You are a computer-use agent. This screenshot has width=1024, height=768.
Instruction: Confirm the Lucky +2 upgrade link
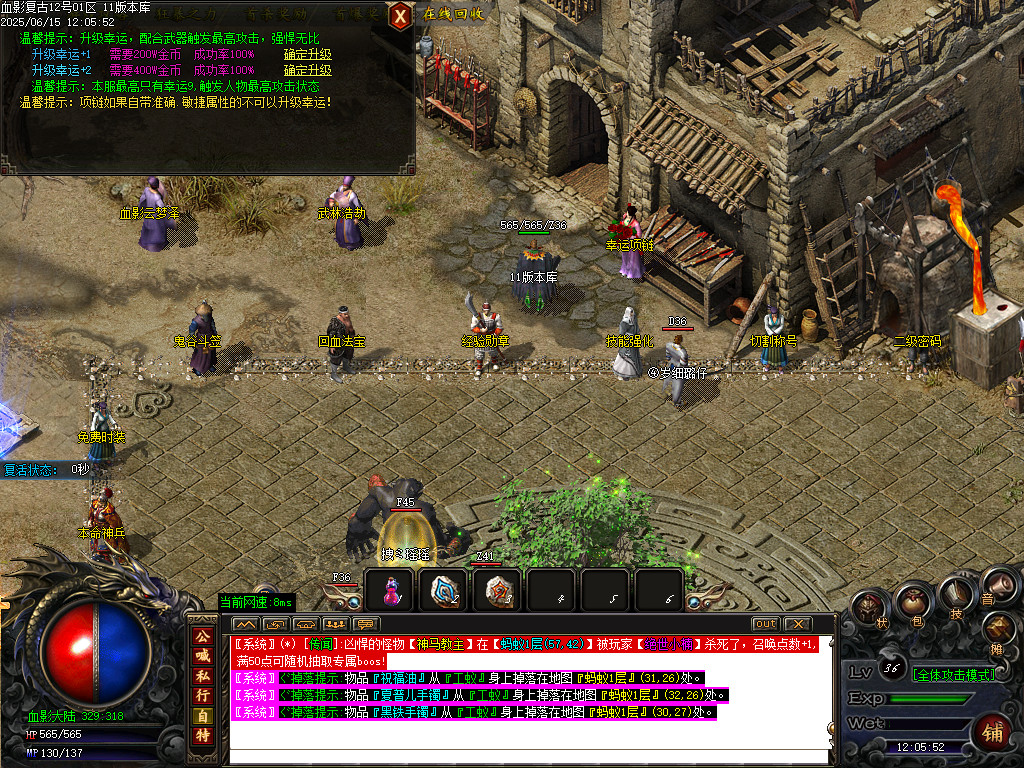pos(307,71)
